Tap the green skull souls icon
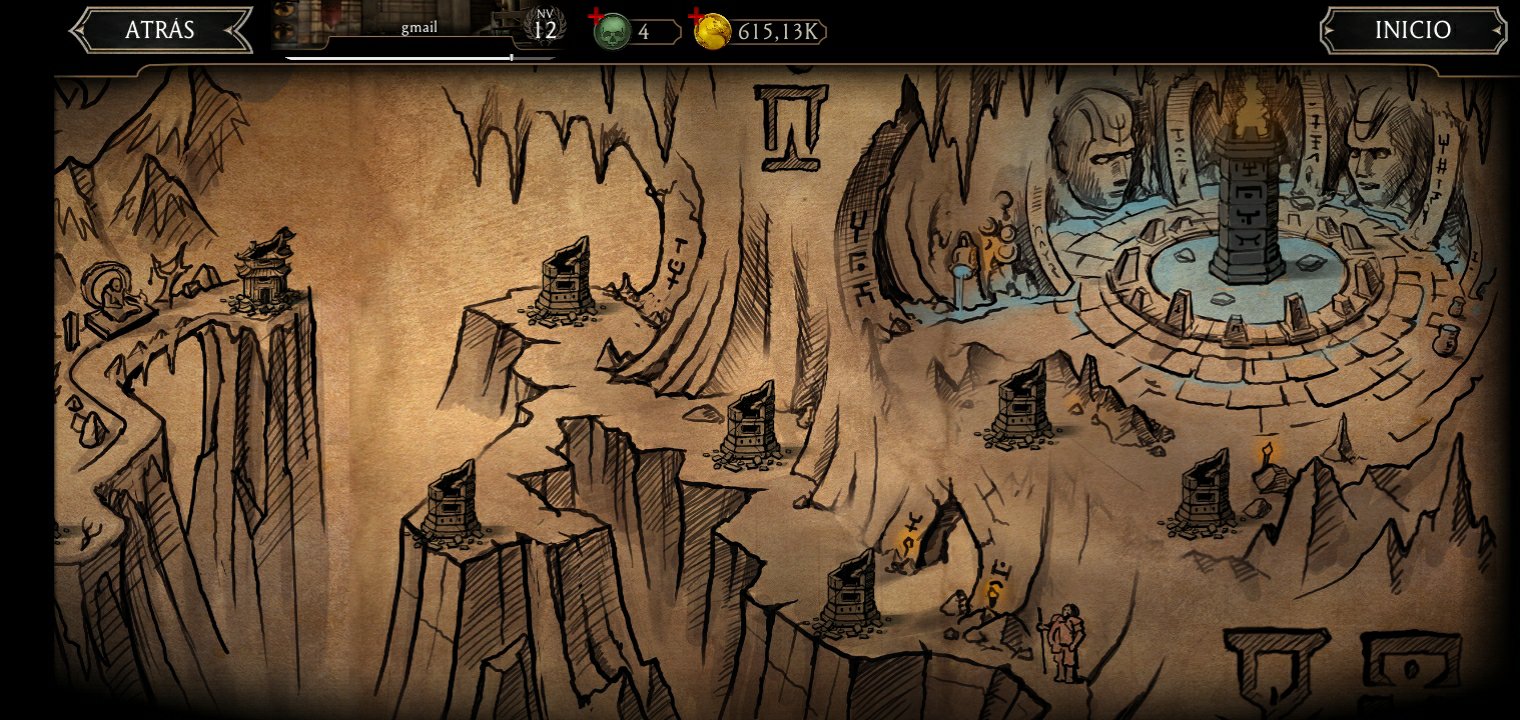Viewport: 1520px width, 720px height. [612, 32]
